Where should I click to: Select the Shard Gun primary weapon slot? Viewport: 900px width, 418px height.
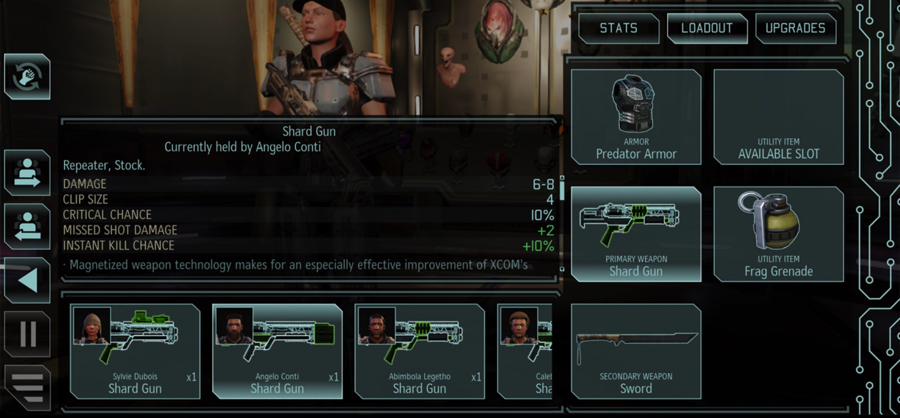tap(636, 234)
